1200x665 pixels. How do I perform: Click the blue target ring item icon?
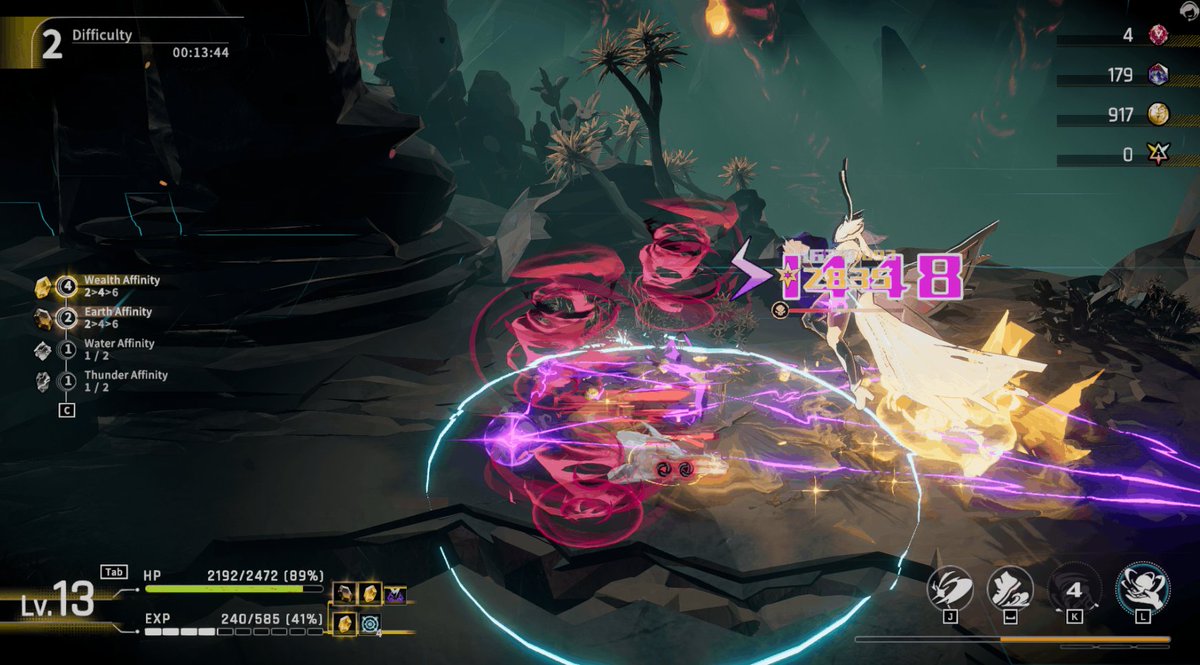pos(370,624)
